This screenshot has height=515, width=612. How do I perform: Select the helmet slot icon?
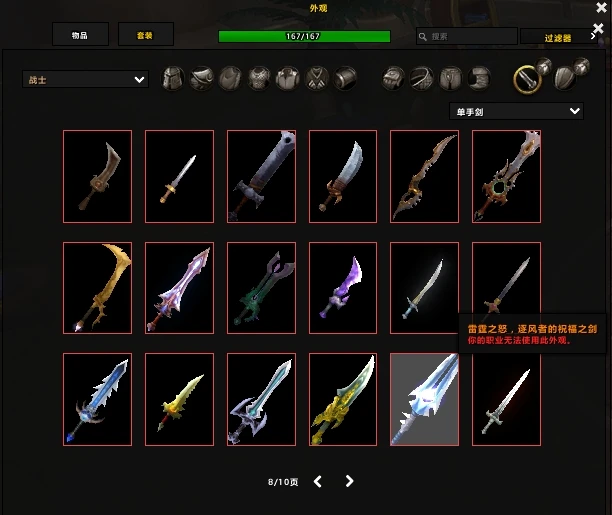coord(173,78)
